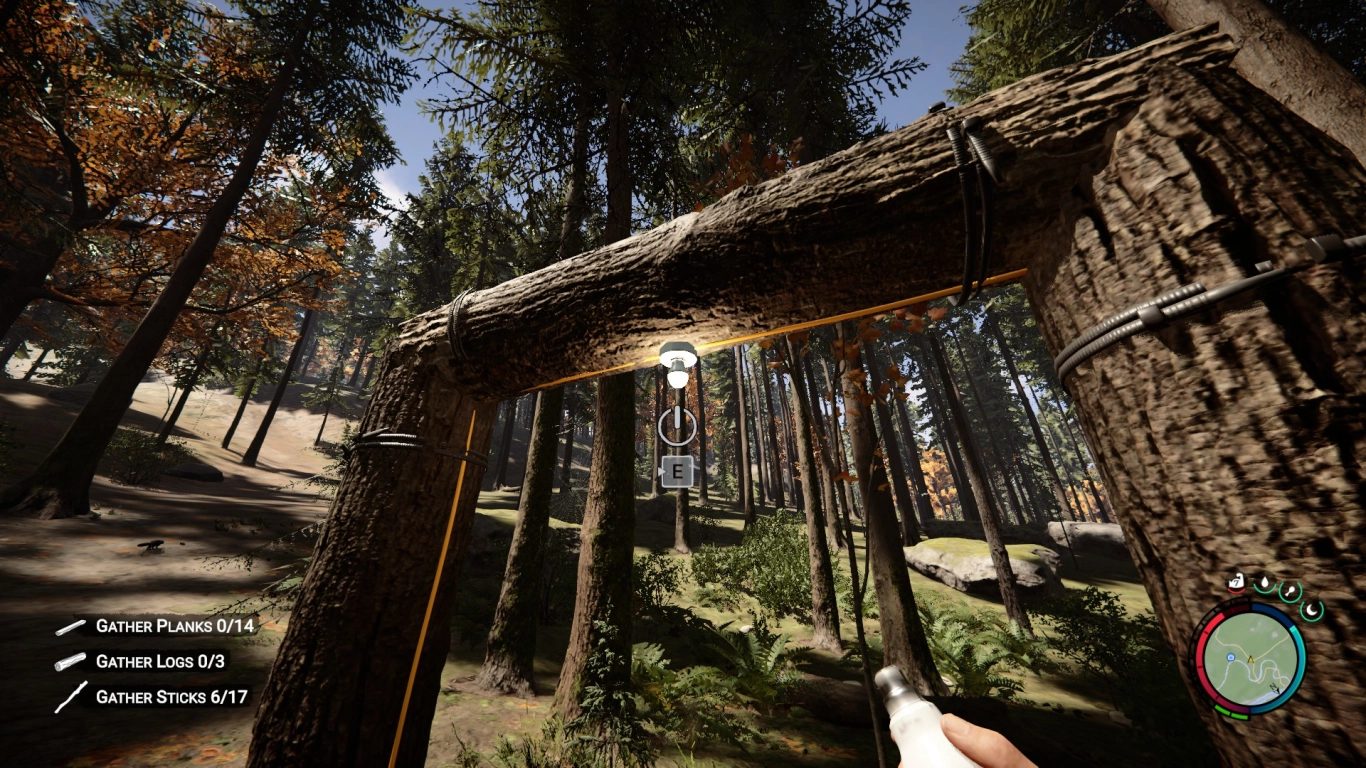The height and width of the screenshot is (768, 1366).
Task: Select the north compass arrow on the minimap
Action: tap(1274, 689)
